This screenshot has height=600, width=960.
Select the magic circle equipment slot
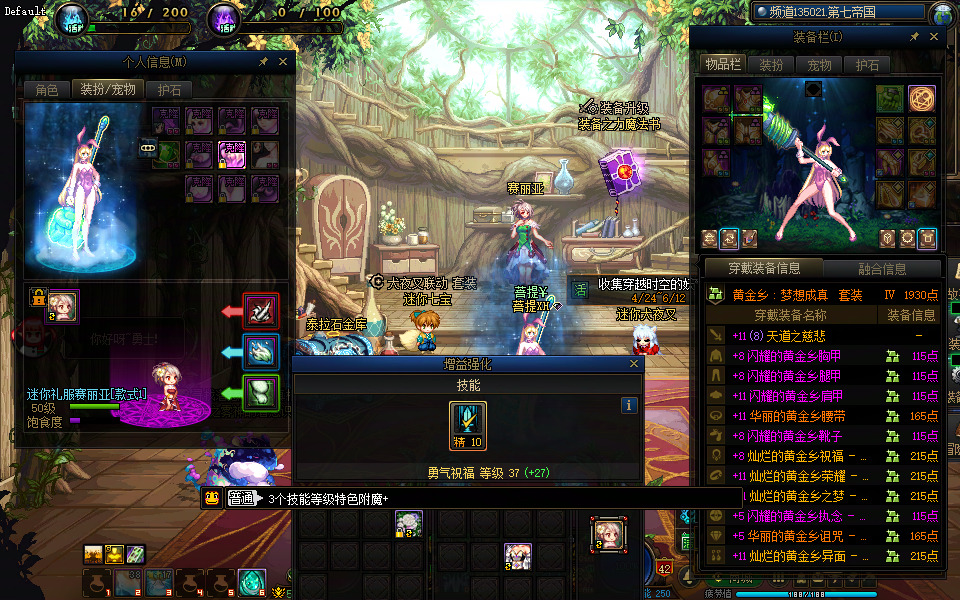(921, 98)
